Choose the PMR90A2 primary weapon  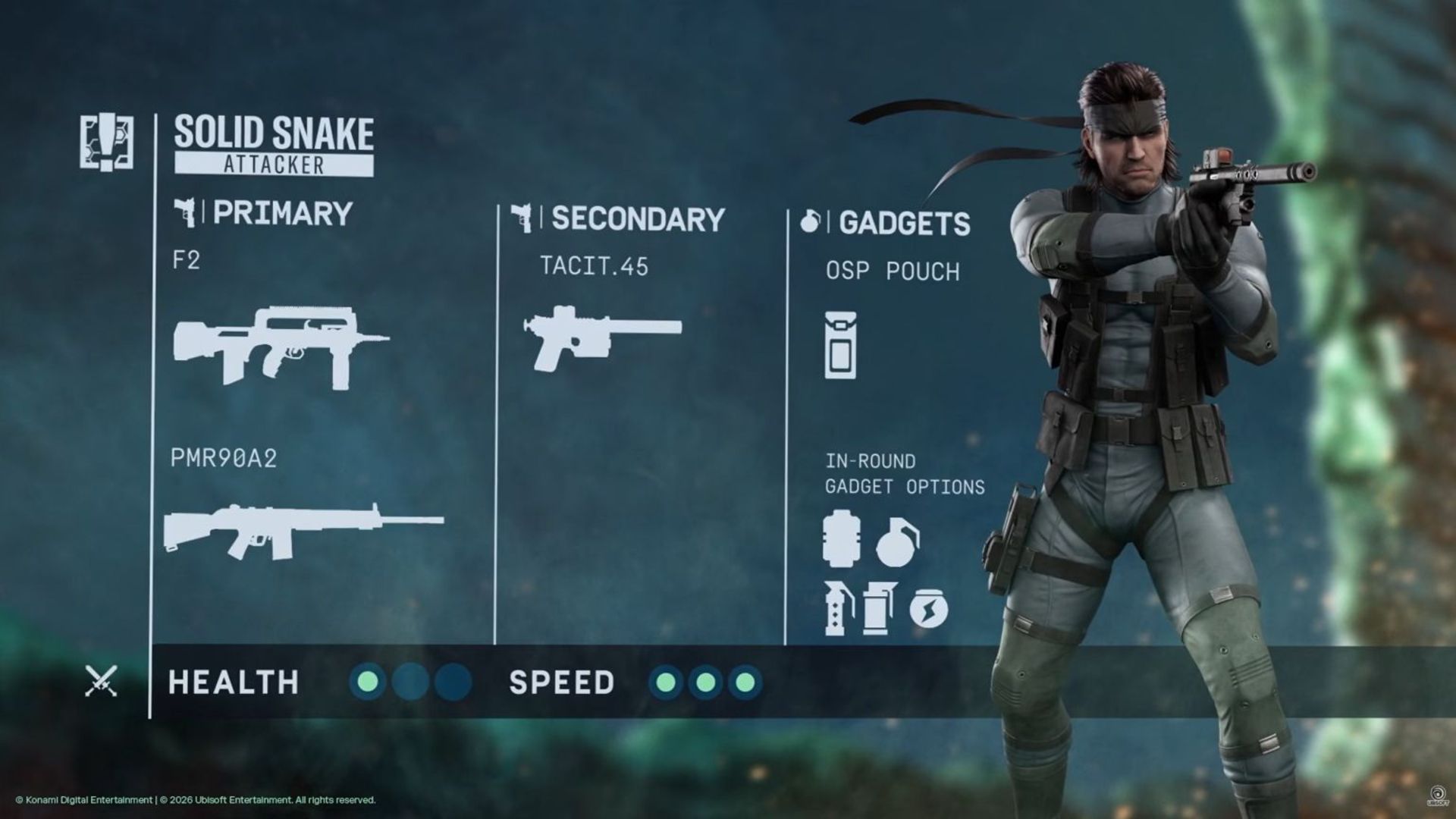[x=303, y=531]
